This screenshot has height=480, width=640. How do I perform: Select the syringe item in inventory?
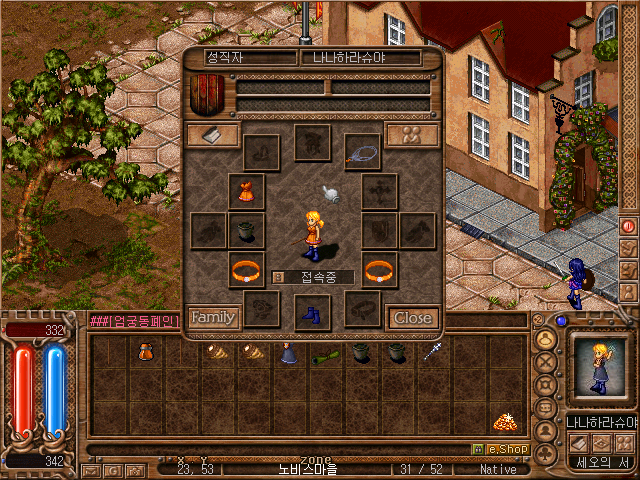click(x=433, y=351)
